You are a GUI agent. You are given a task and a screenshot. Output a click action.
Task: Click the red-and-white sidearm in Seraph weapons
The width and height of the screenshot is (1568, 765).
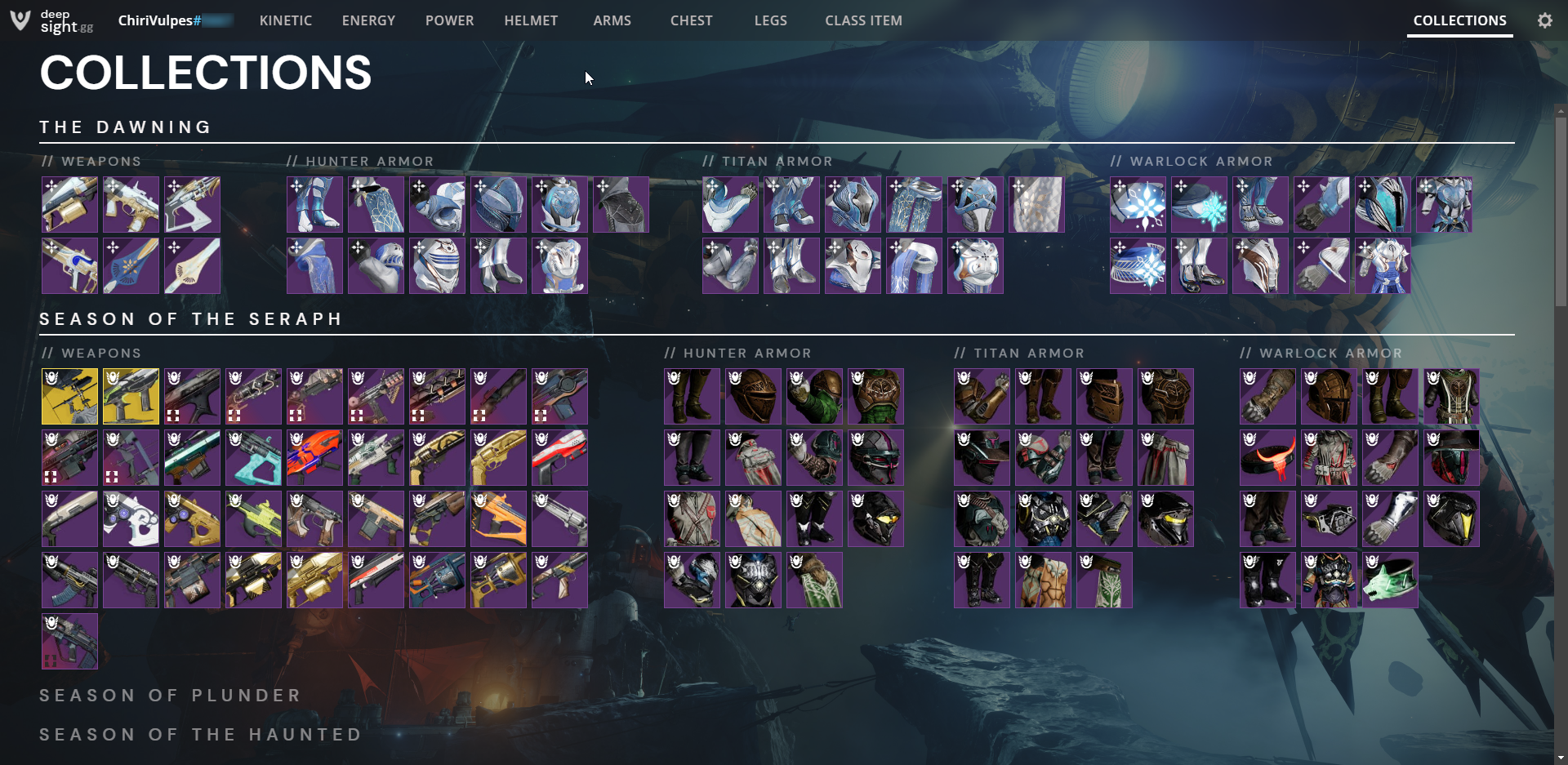560,458
